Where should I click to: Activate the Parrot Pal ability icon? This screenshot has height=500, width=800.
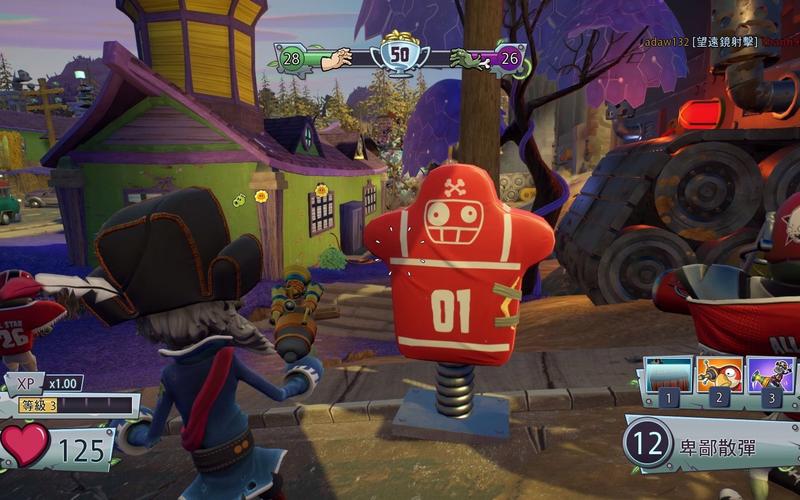pos(720,376)
